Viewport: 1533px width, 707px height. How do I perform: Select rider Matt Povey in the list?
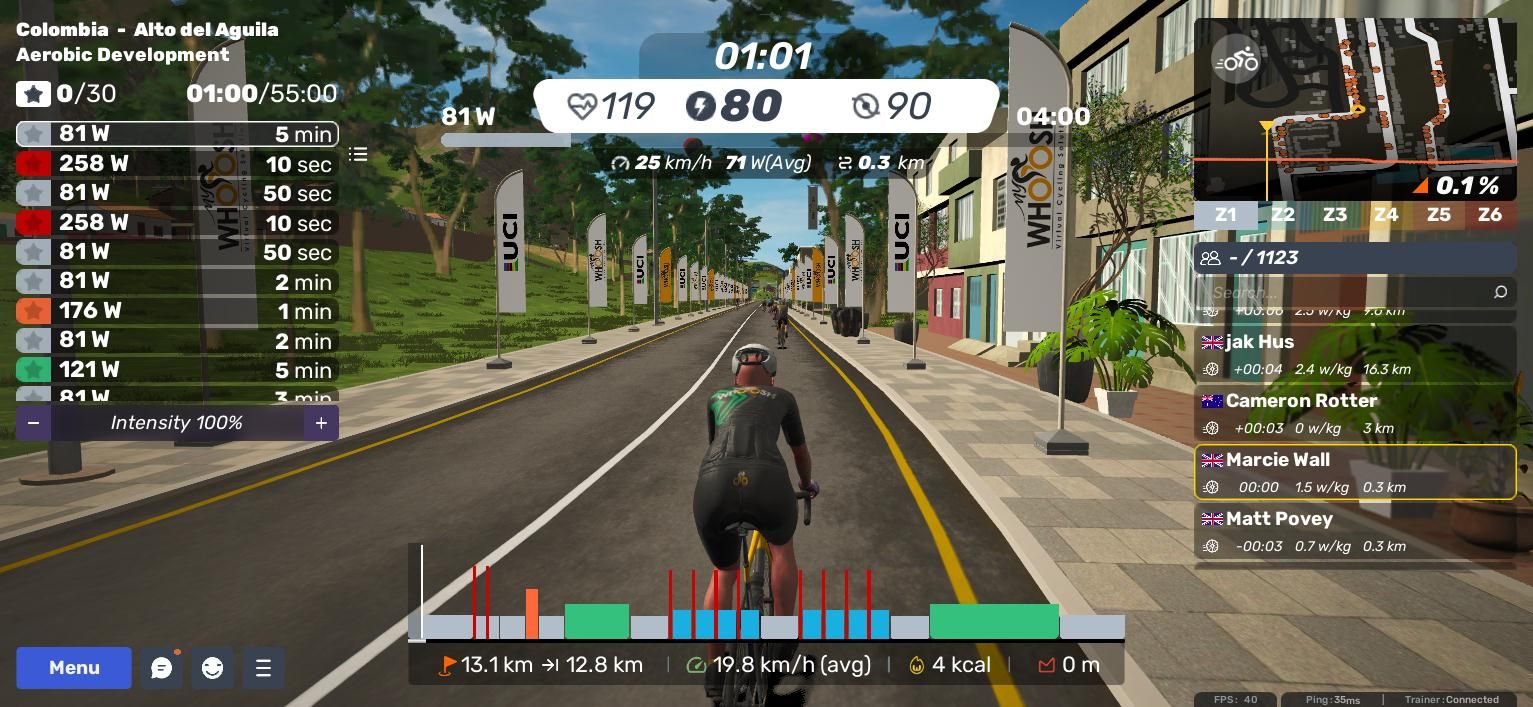click(x=1355, y=532)
